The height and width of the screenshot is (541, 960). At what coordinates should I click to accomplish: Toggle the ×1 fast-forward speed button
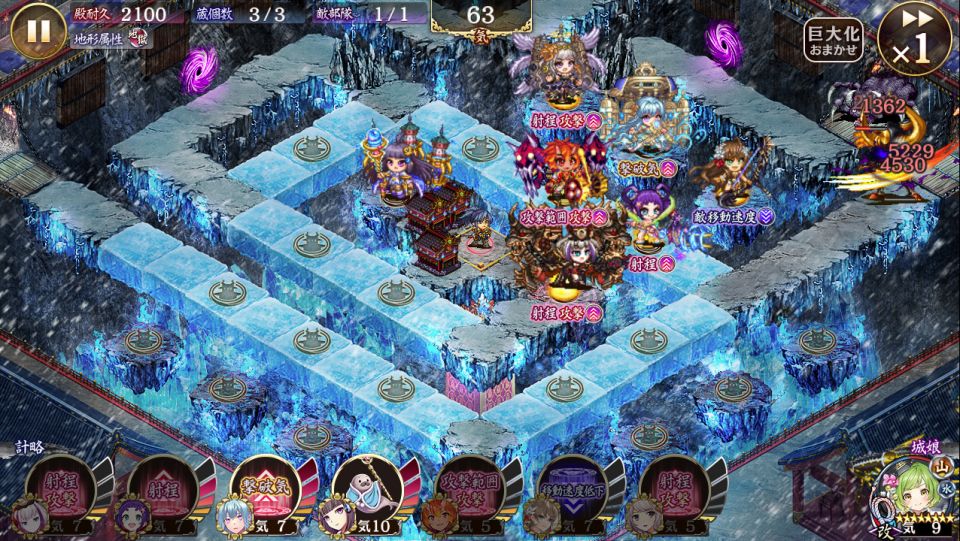914,38
